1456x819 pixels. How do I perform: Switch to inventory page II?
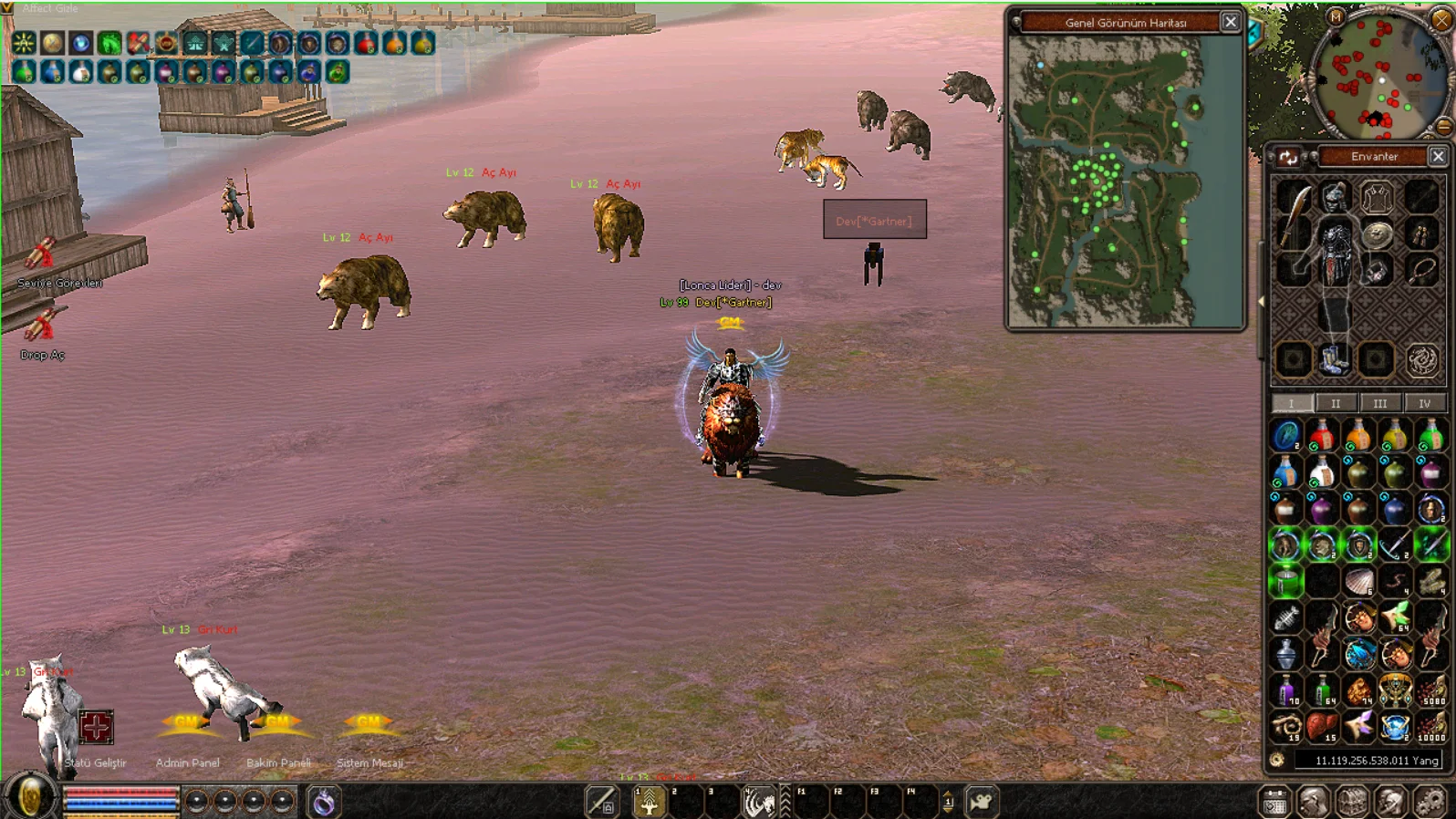[x=1336, y=403]
